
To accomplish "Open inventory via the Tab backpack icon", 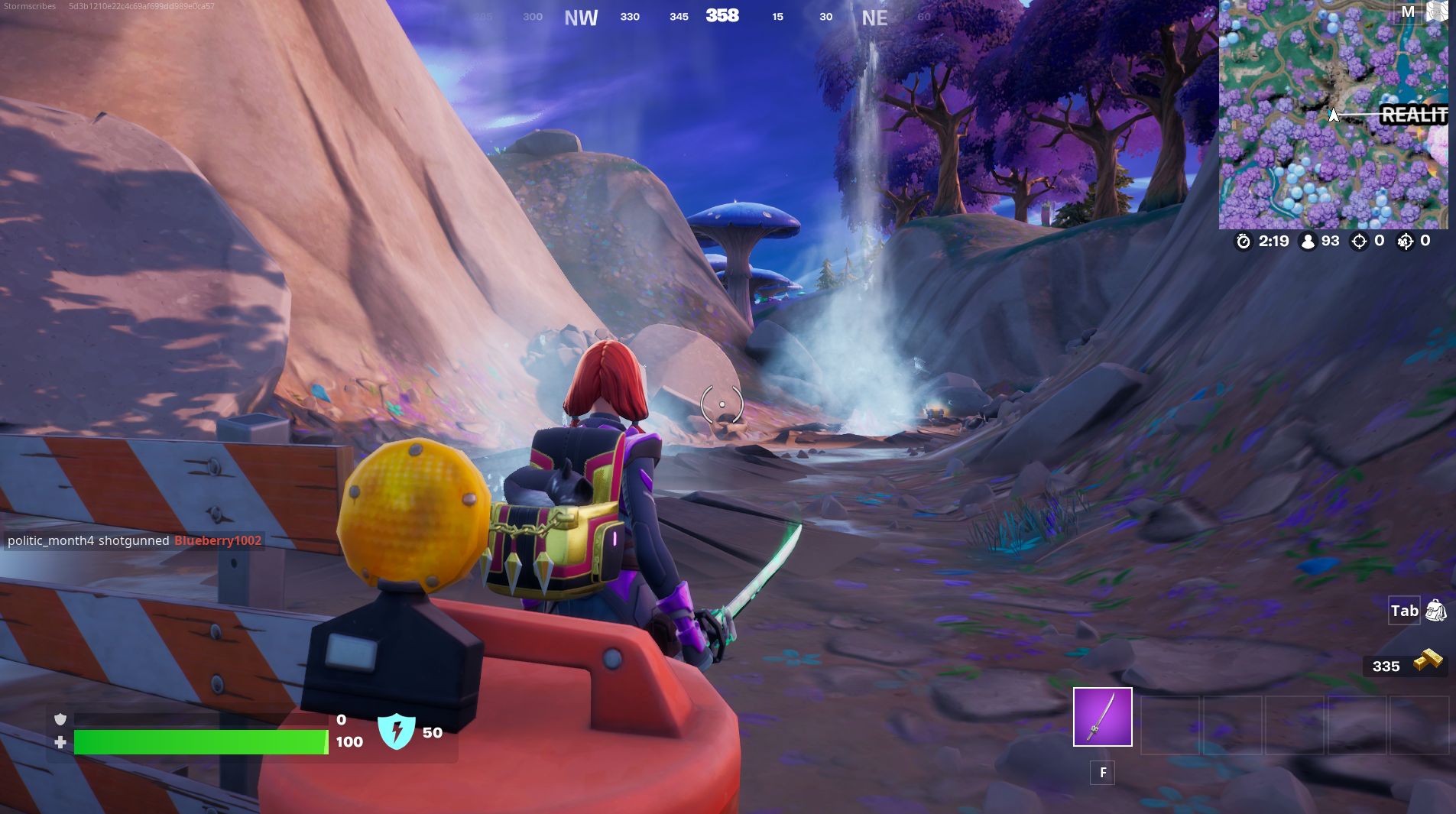I will (x=1435, y=611).
